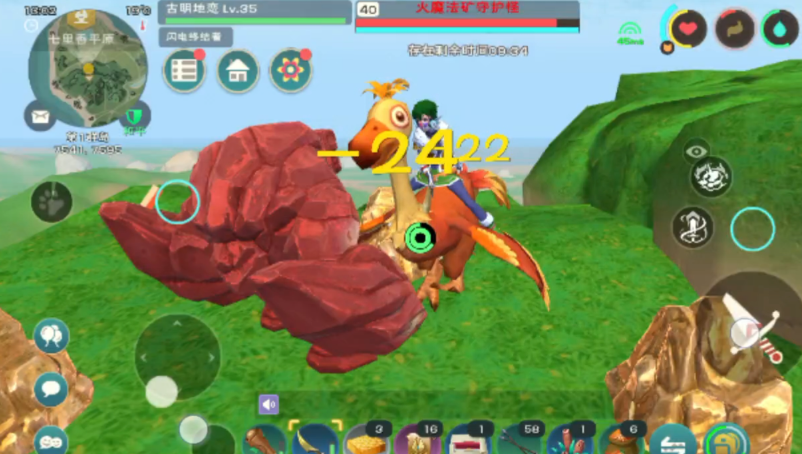The width and height of the screenshot is (802, 454).
Task: Activate the swirling claw mount skill
Action: tap(711, 177)
